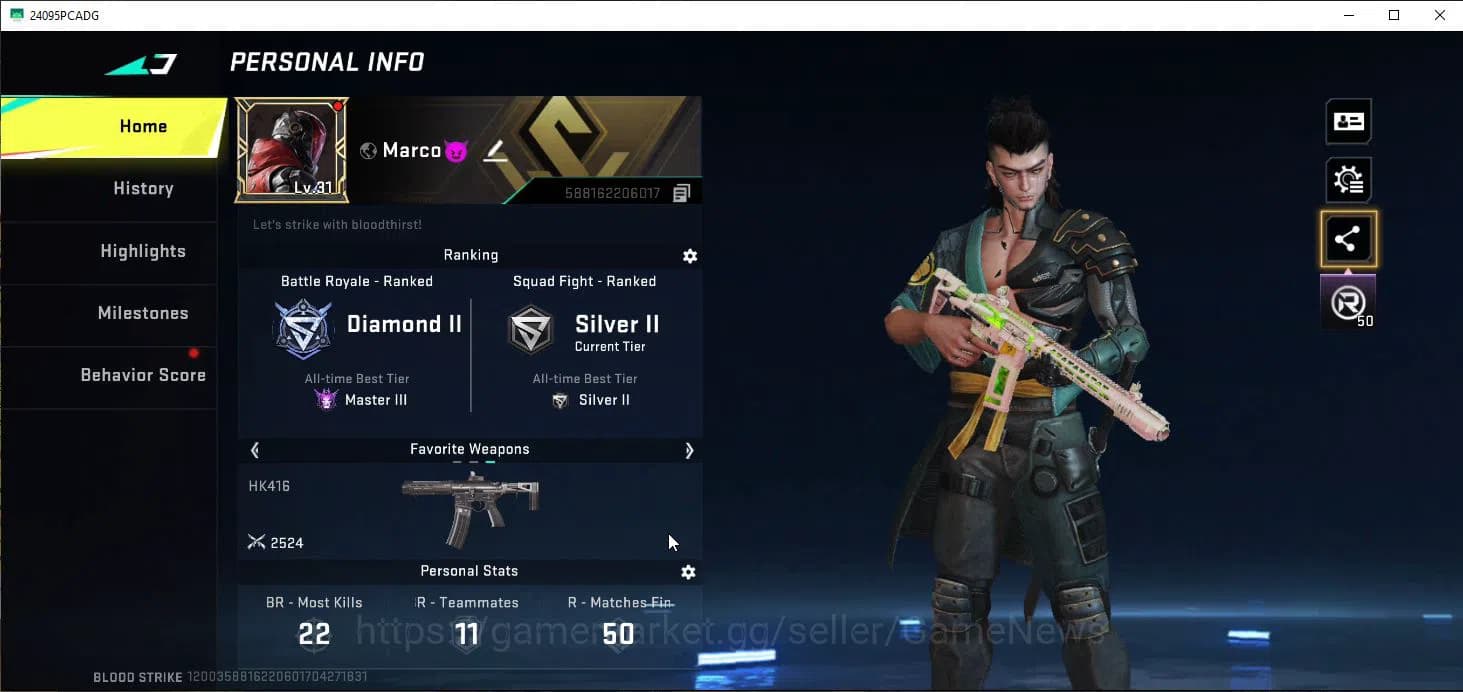Open the History tab

(x=143, y=189)
